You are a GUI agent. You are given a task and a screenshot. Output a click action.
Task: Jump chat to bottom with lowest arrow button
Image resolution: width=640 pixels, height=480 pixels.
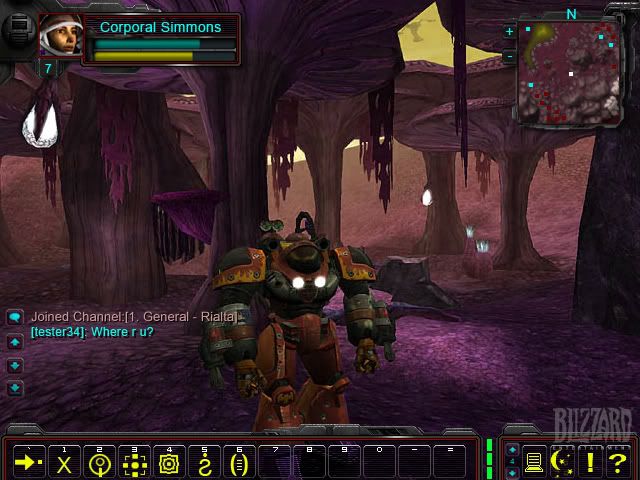pyautogui.click(x=15, y=388)
